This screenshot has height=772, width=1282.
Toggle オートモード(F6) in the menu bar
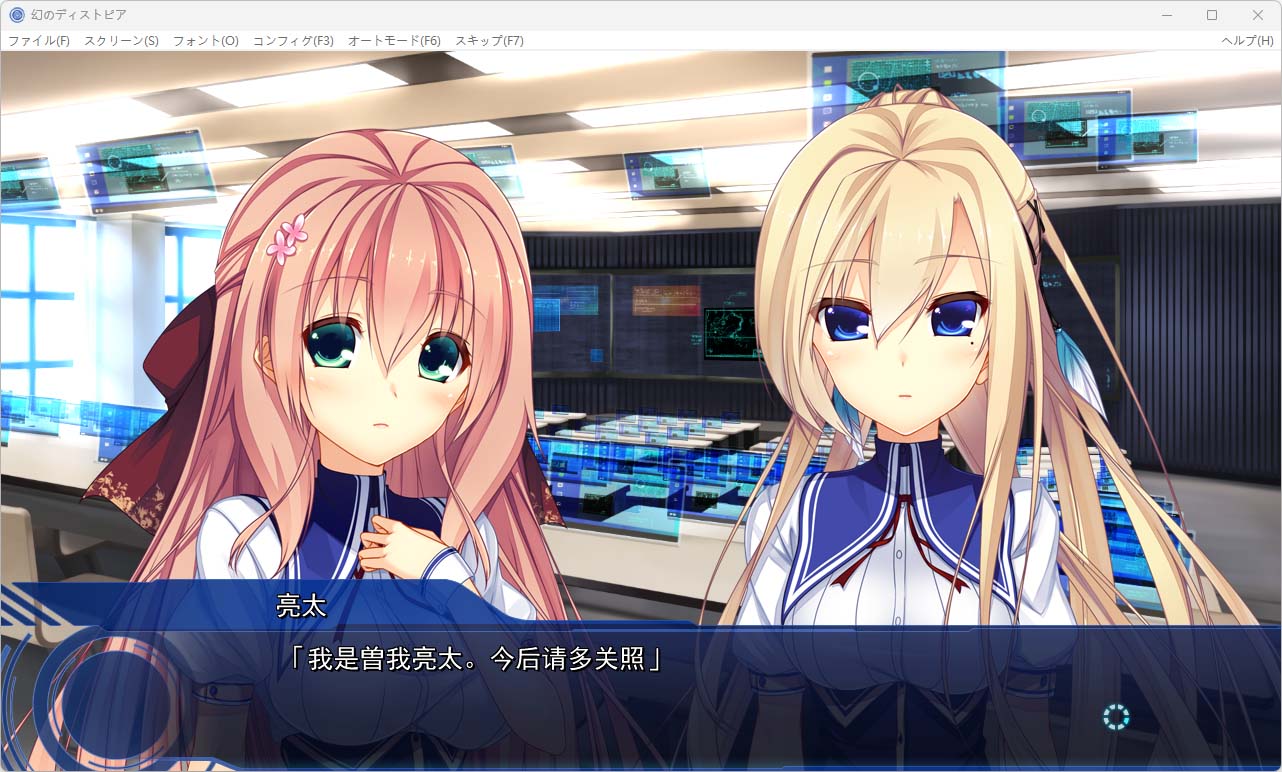coord(394,41)
